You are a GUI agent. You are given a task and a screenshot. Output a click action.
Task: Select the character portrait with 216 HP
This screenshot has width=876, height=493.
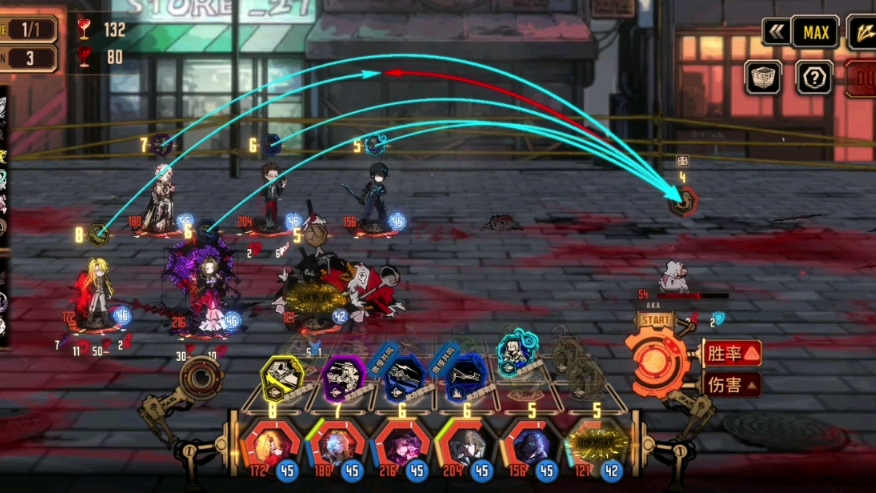click(x=402, y=444)
